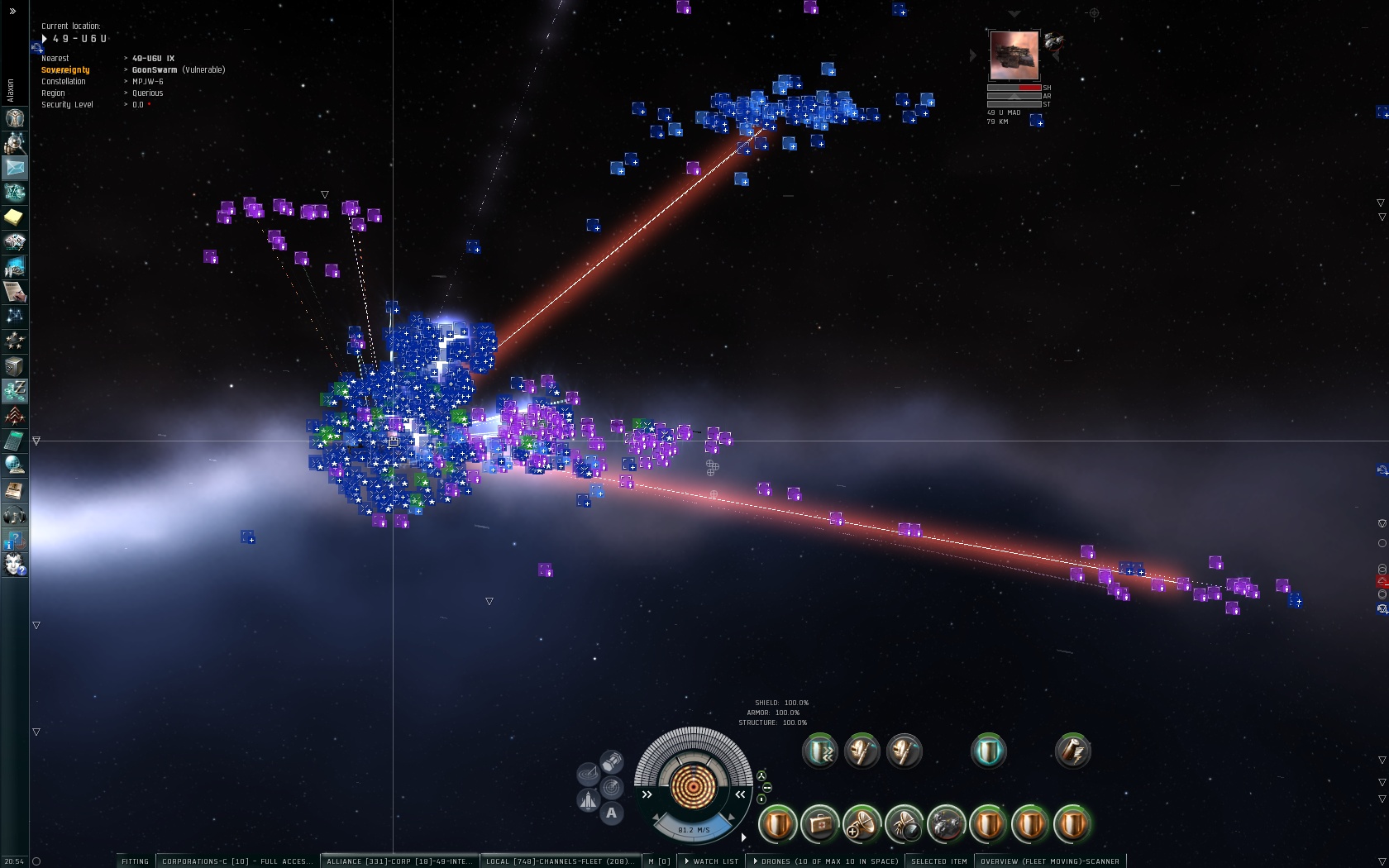The image size is (1389, 868).
Task: Open the Local channels fleet tab
Action: (560, 861)
